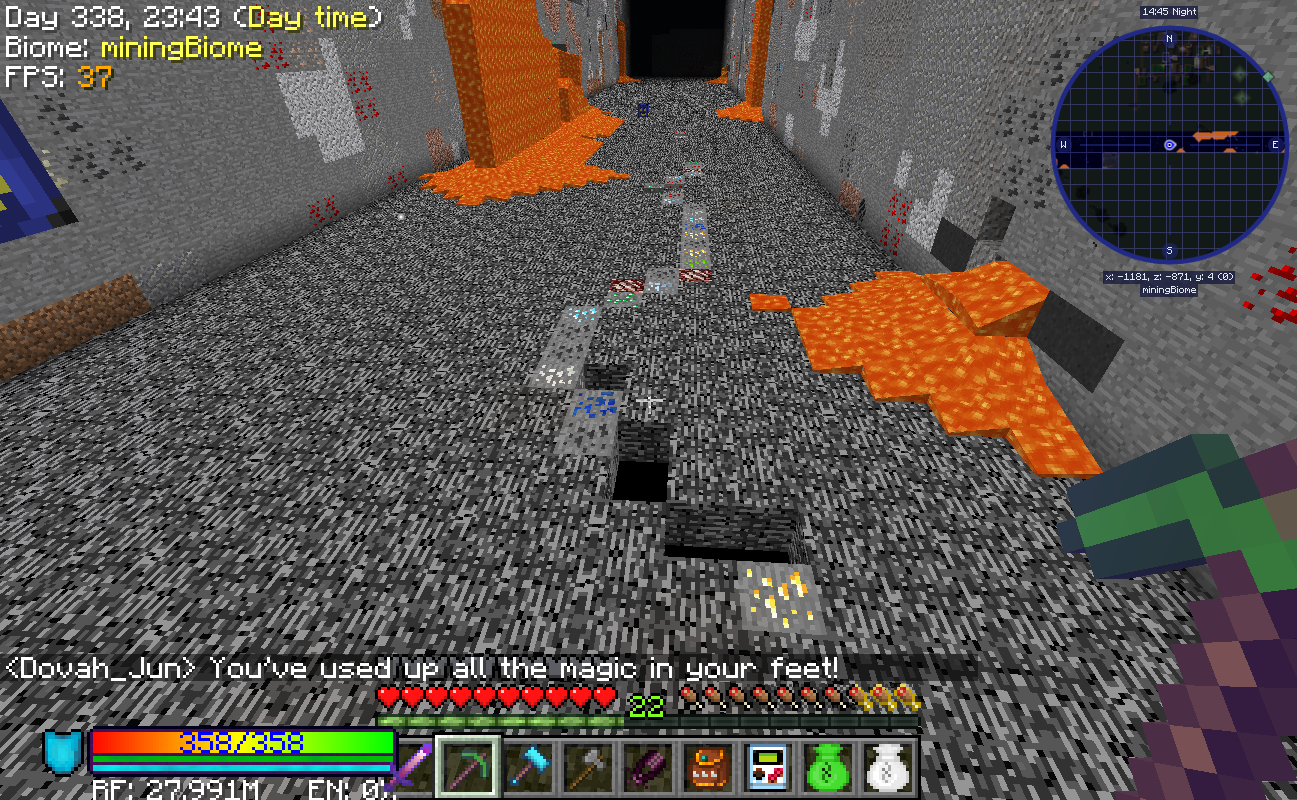Select the orange backpack hotbar slot
1297x800 pixels.
click(709, 768)
